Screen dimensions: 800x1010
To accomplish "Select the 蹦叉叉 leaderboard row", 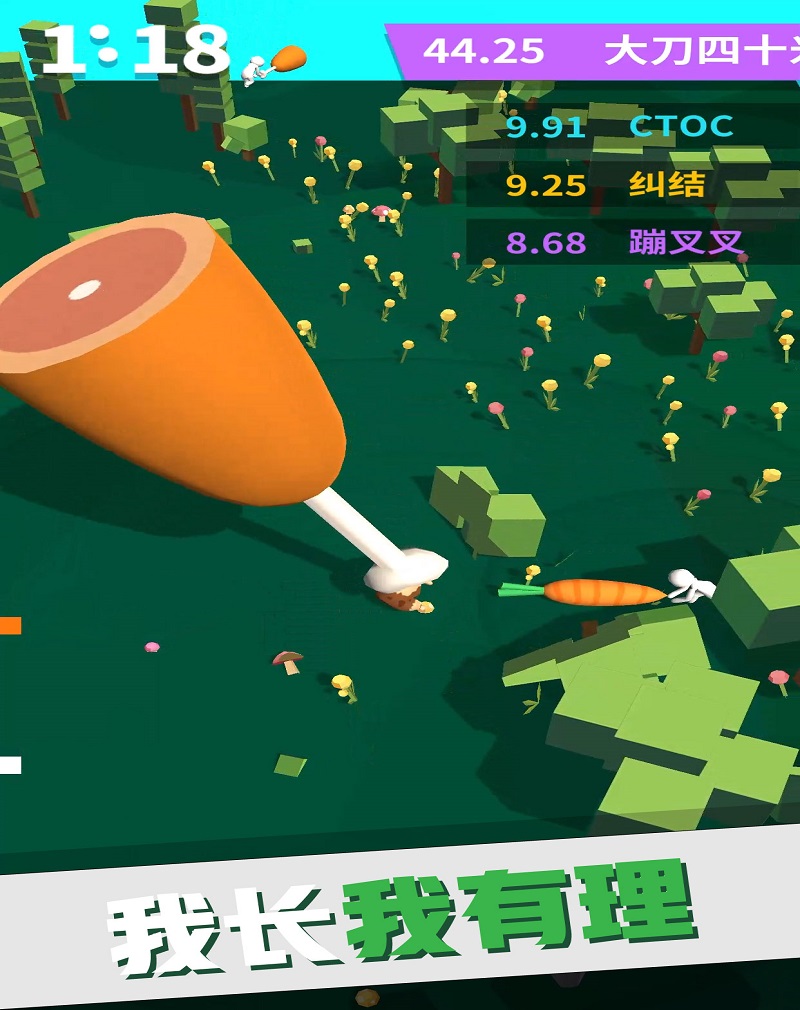I will 630,243.
